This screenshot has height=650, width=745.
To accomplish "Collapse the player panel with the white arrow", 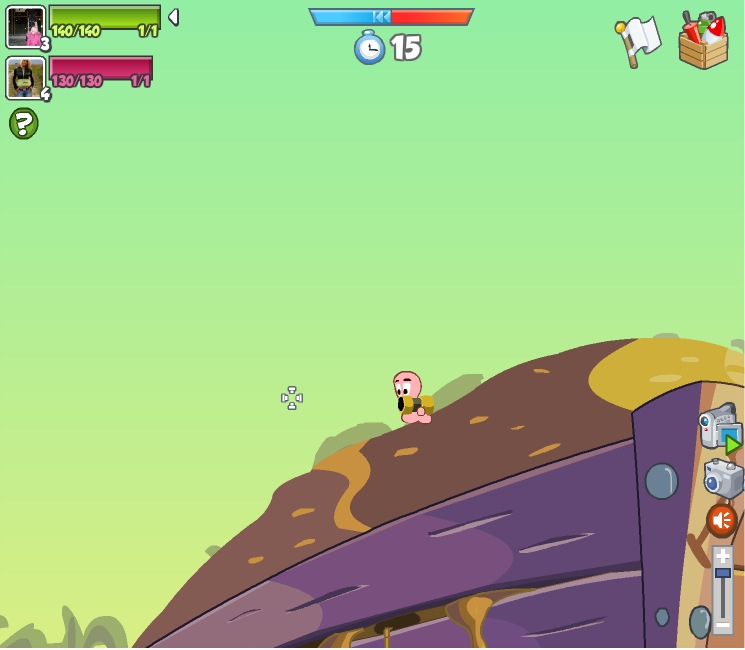I will pyautogui.click(x=173, y=17).
